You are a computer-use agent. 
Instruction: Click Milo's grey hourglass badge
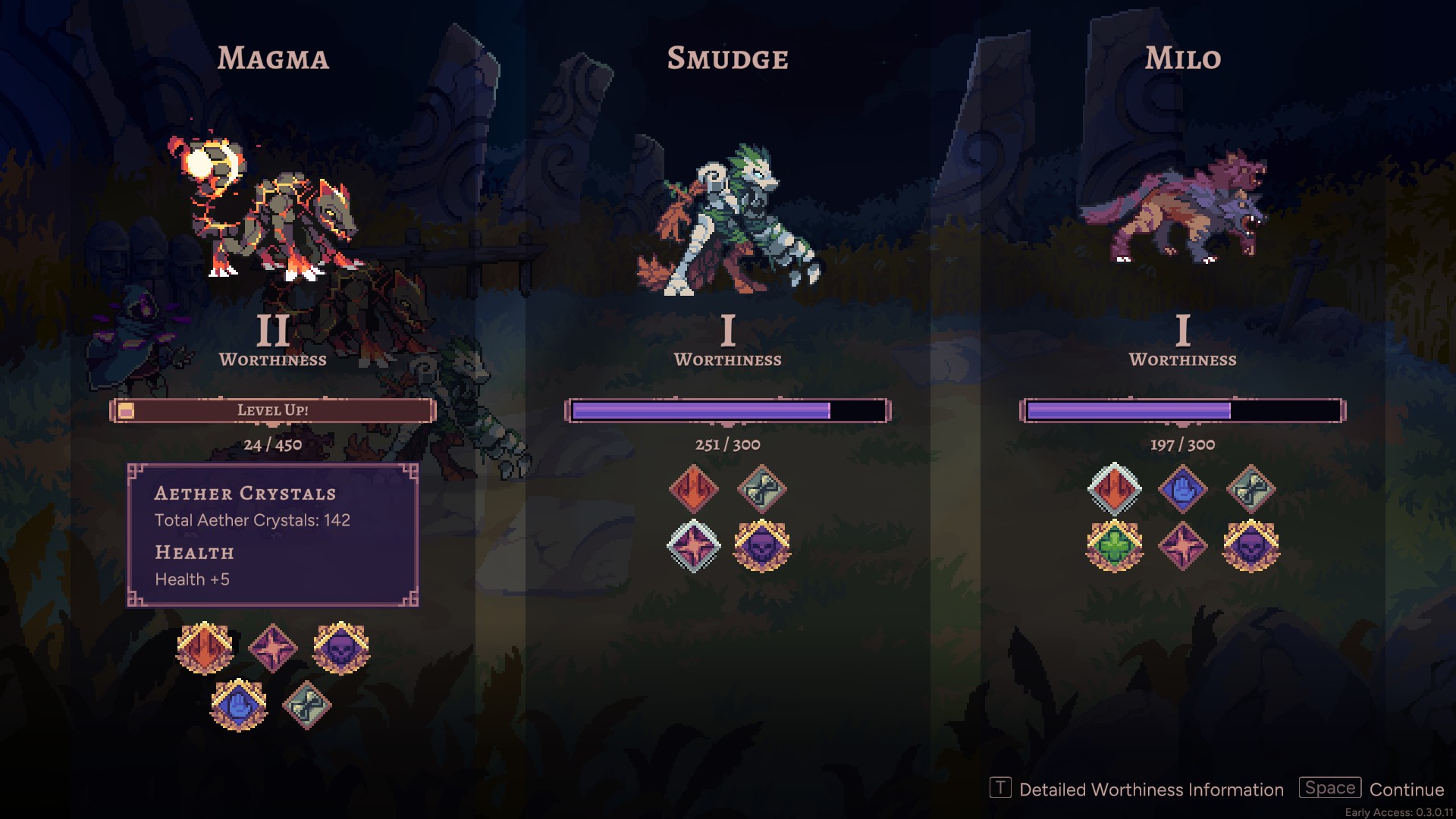(1251, 489)
